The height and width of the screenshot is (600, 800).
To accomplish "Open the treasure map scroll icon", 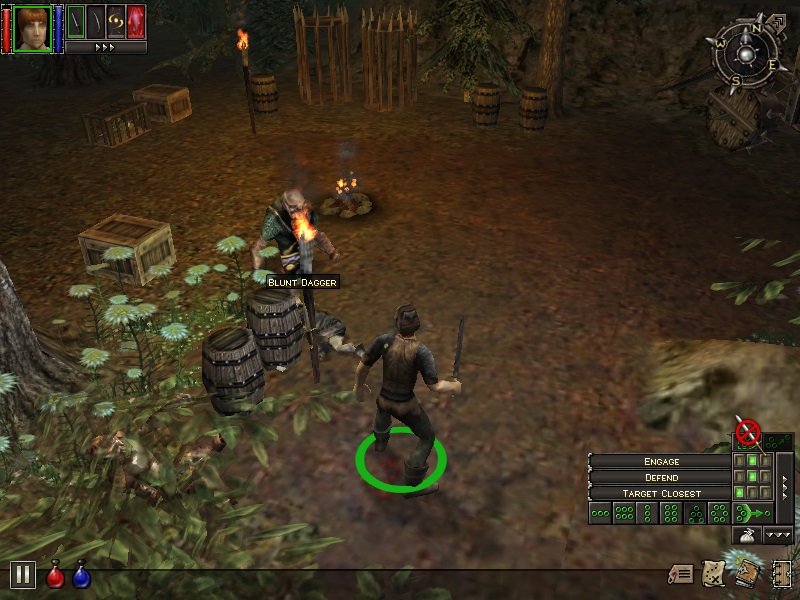I will (x=714, y=573).
